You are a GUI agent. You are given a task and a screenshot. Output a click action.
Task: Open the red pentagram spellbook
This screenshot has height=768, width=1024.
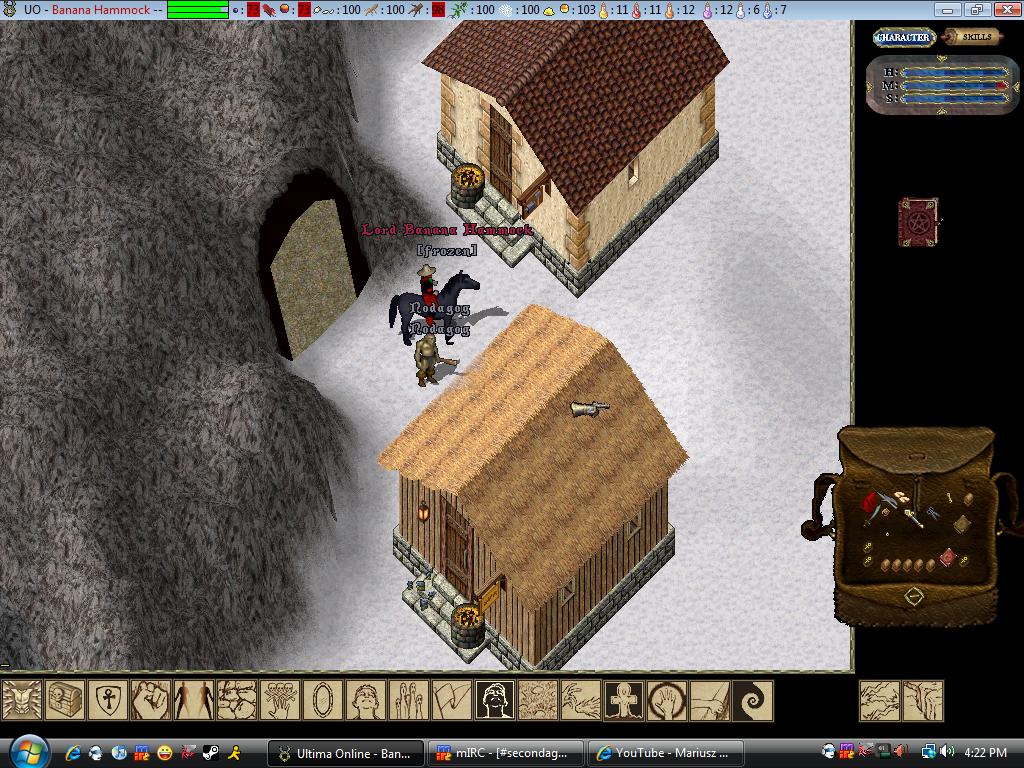point(916,221)
